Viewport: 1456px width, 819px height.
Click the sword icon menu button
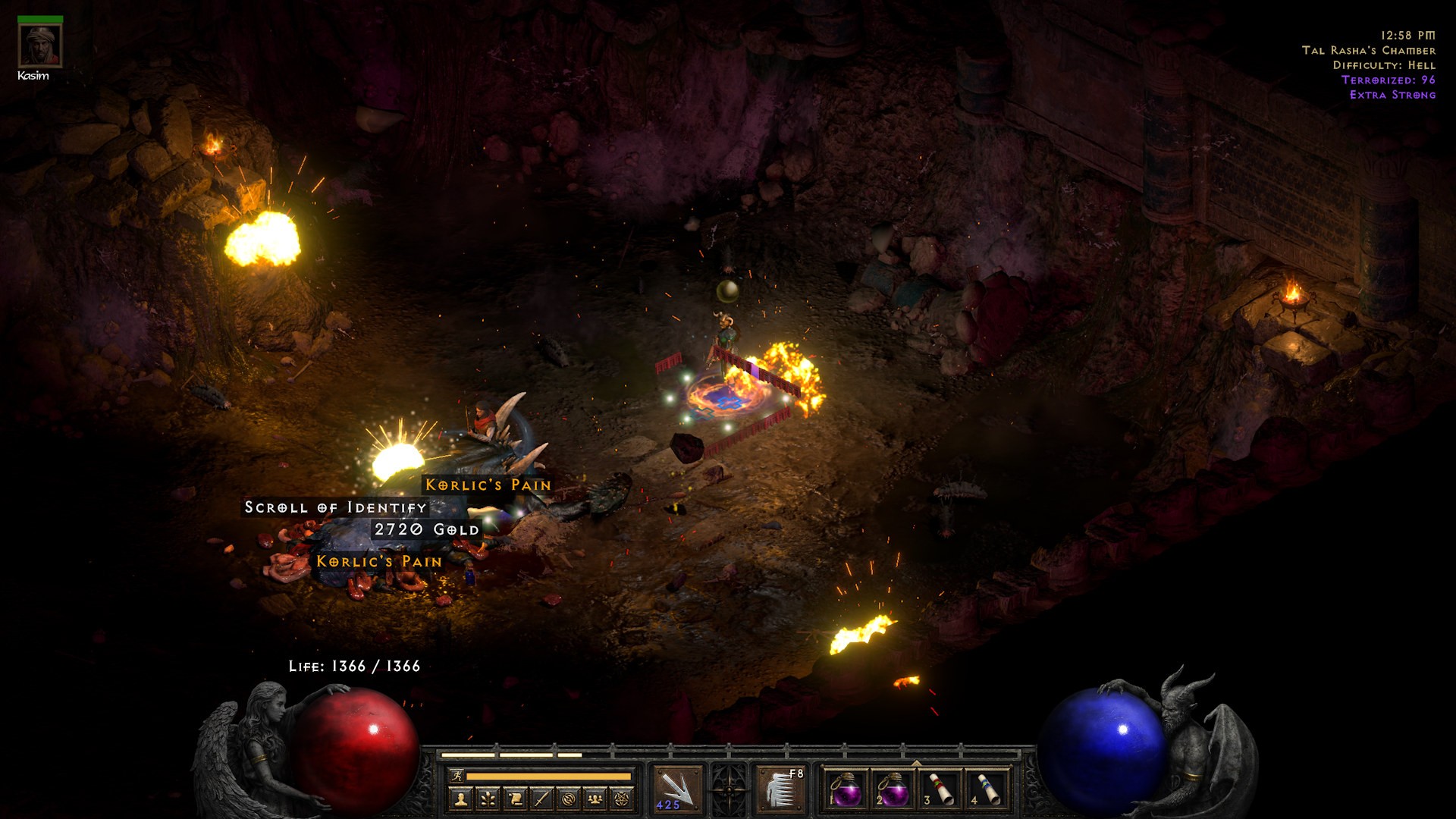(x=541, y=799)
